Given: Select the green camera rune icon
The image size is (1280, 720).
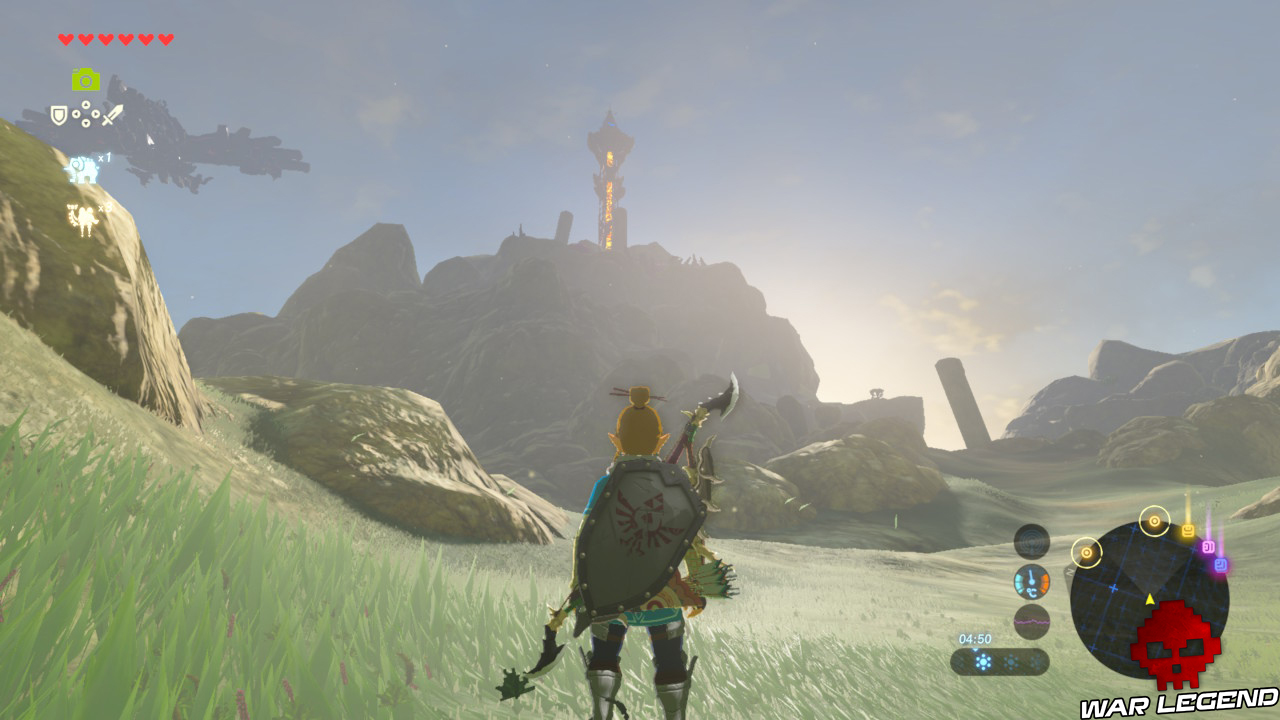Looking at the screenshot, I should 85,79.
